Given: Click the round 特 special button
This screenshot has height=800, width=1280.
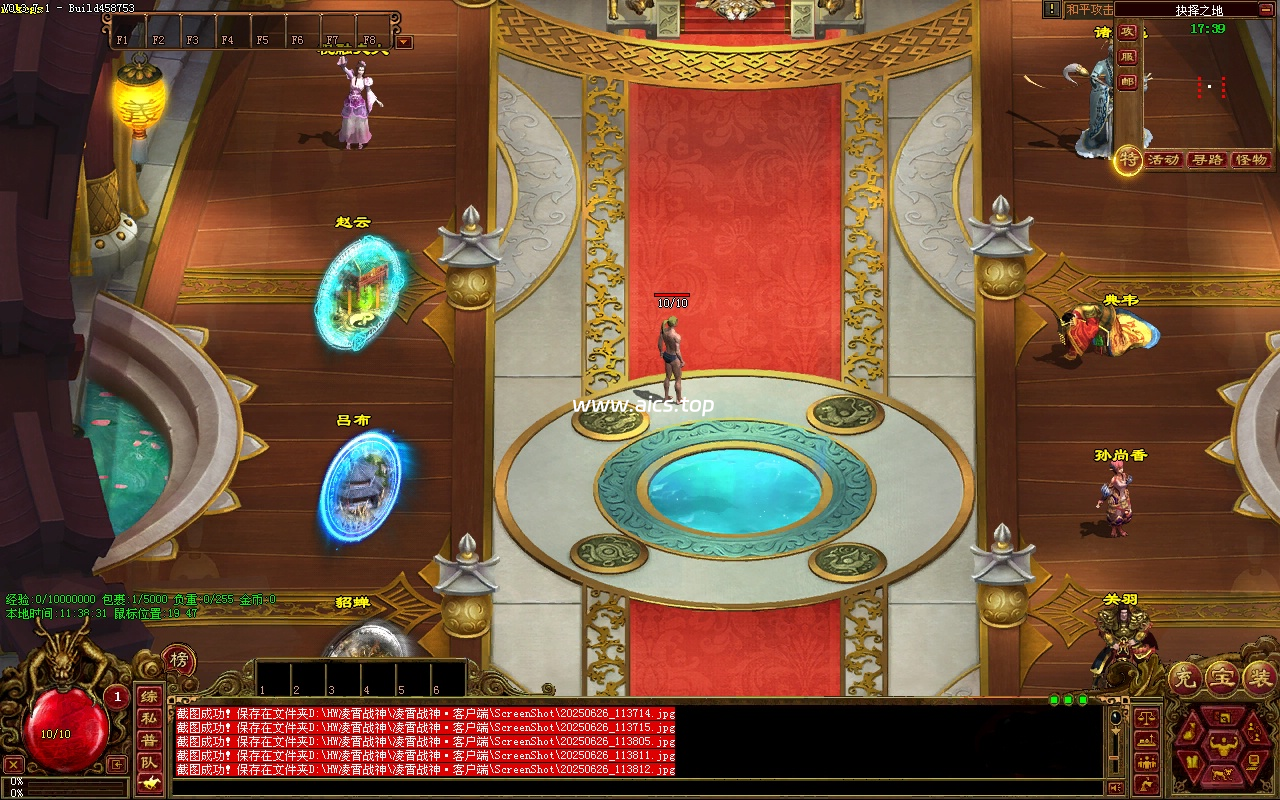Looking at the screenshot, I should 1129,158.
